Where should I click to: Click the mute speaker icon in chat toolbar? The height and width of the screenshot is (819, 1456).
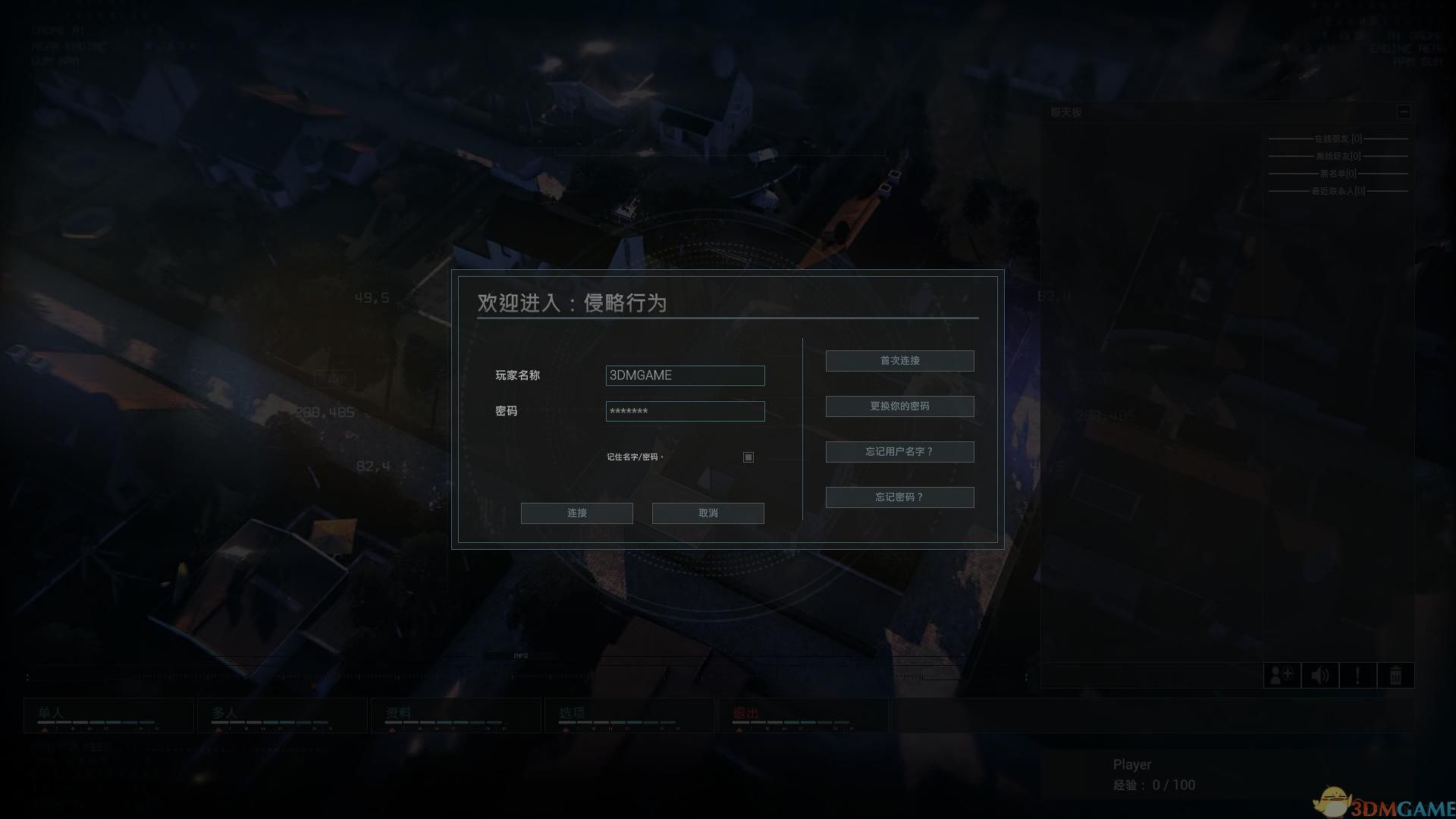pos(1319,675)
